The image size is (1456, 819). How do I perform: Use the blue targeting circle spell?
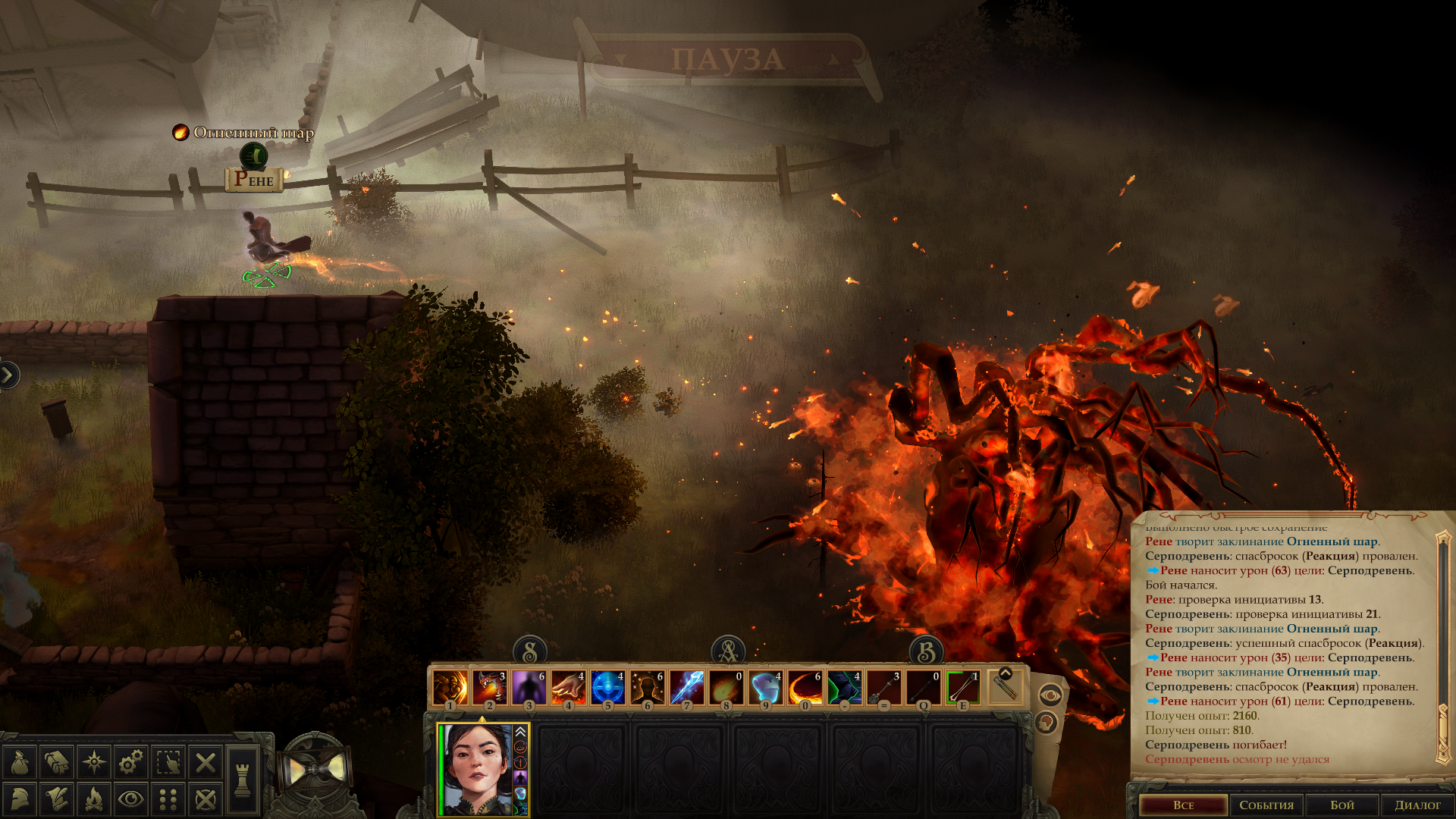click(607, 687)
